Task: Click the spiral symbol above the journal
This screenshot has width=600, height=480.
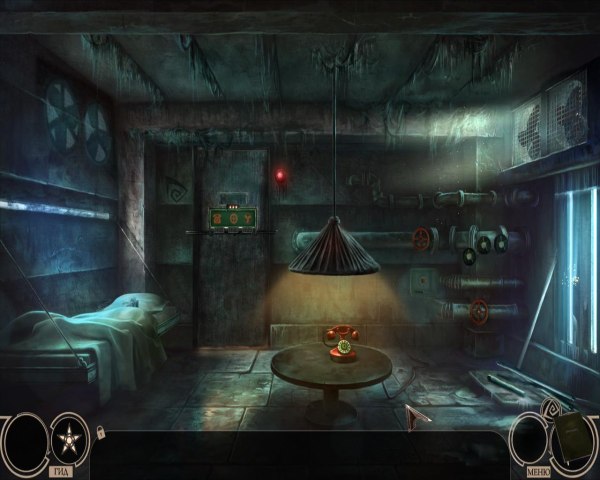Action: click(553, 411)
